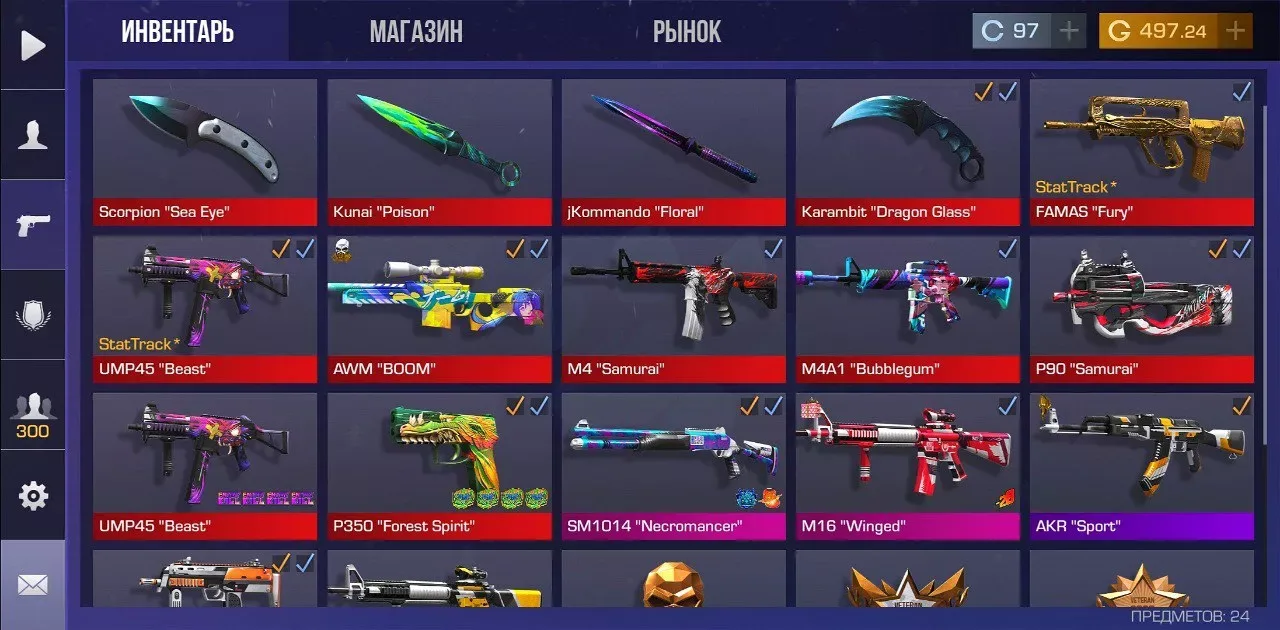
Task: Open the clan shield badge icon
Action: pos(33,315)
